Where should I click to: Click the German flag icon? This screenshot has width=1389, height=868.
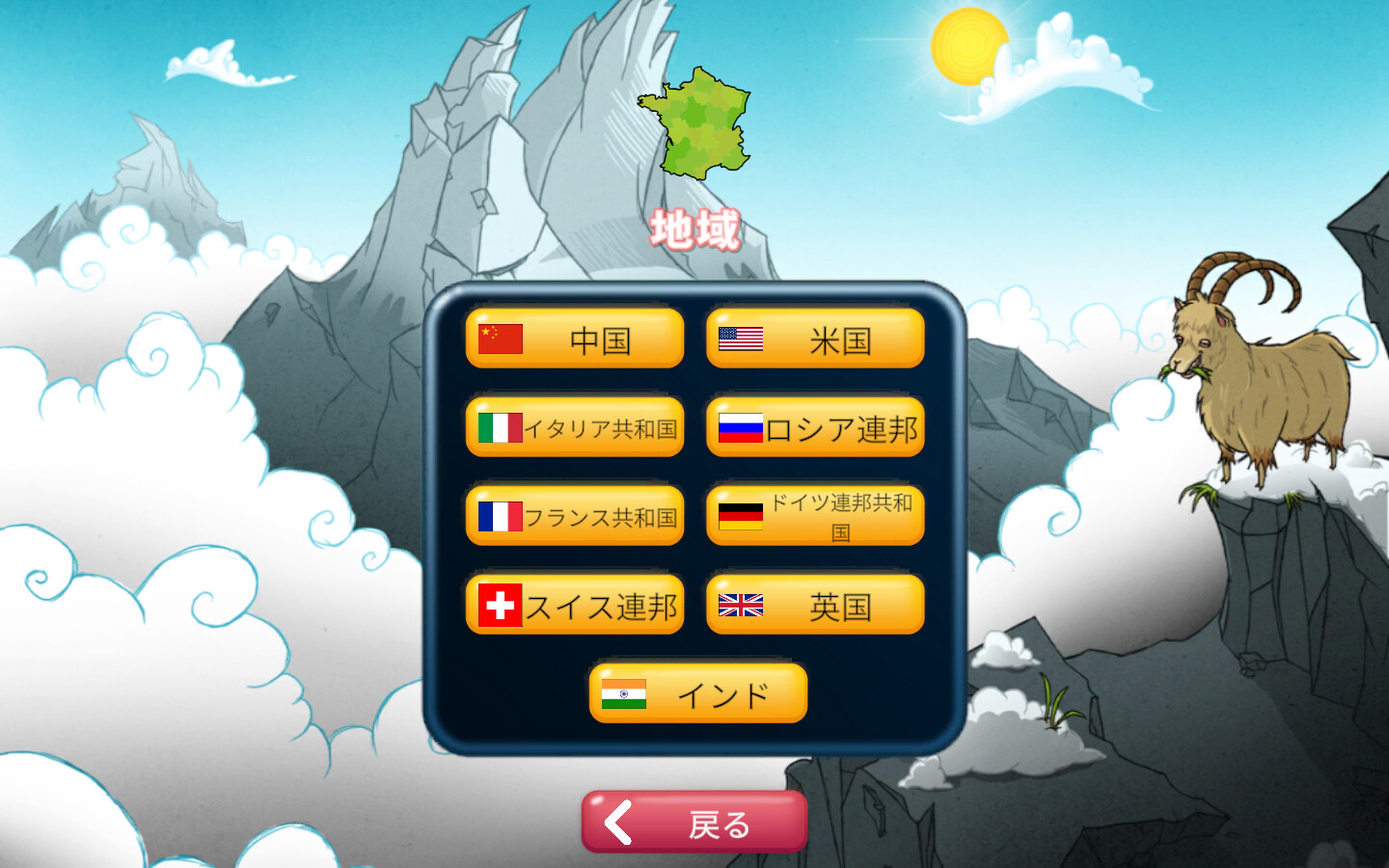tap(741, 516)
